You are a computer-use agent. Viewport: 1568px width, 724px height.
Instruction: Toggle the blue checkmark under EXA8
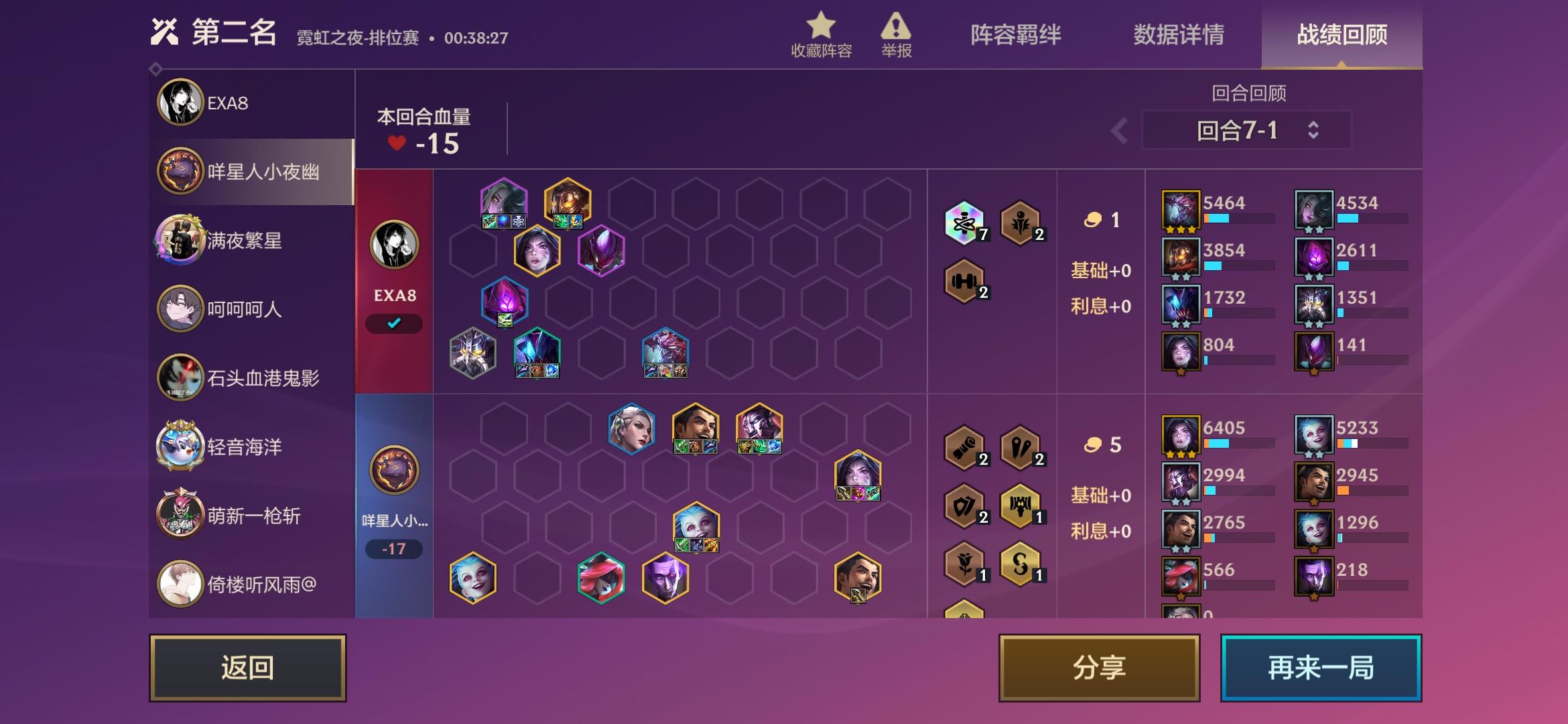click(394, 323)
